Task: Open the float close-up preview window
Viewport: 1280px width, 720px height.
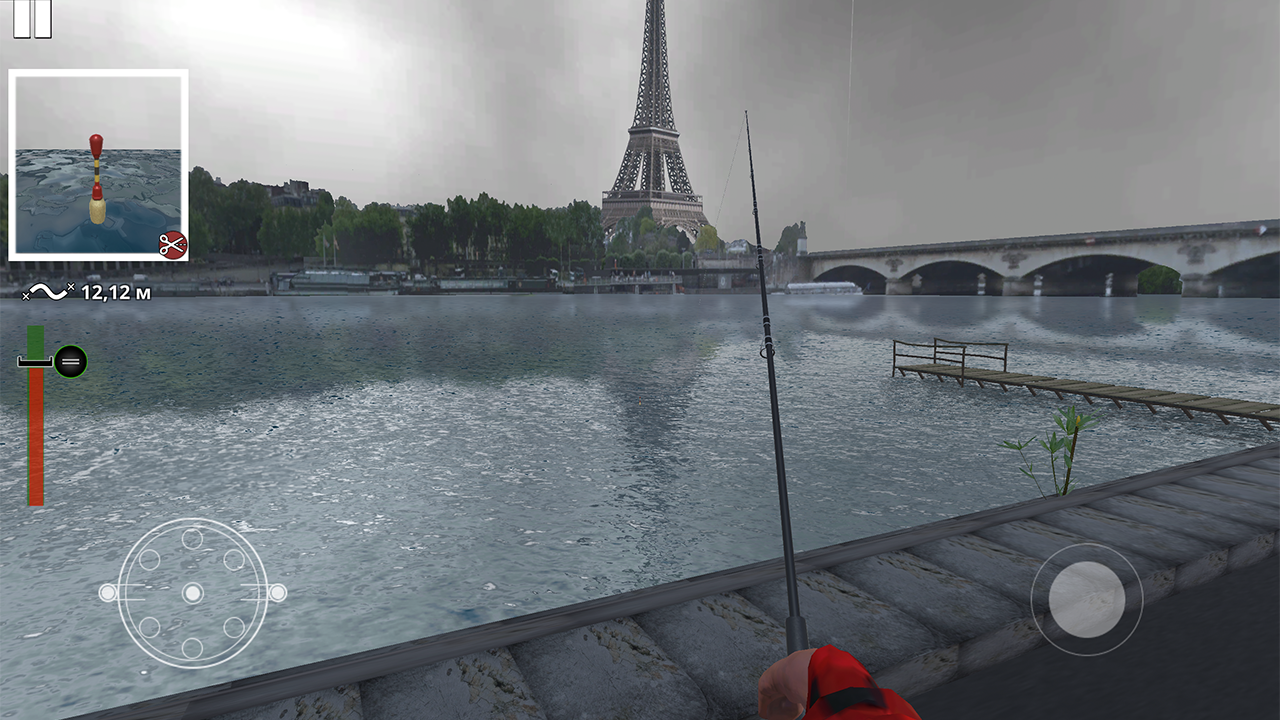Action: (98, 162)
